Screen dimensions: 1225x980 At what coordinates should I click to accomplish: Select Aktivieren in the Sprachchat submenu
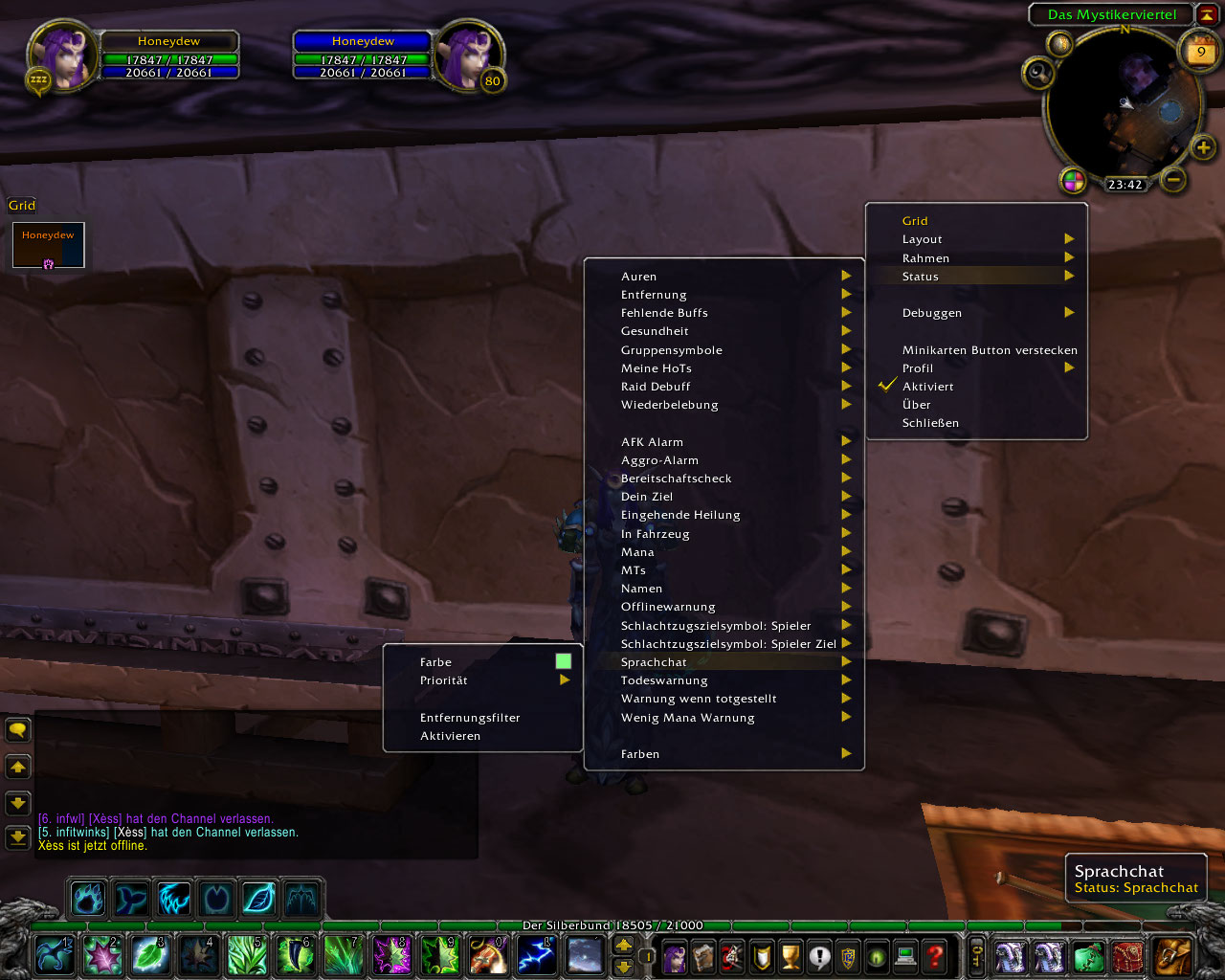click(450, 736)
